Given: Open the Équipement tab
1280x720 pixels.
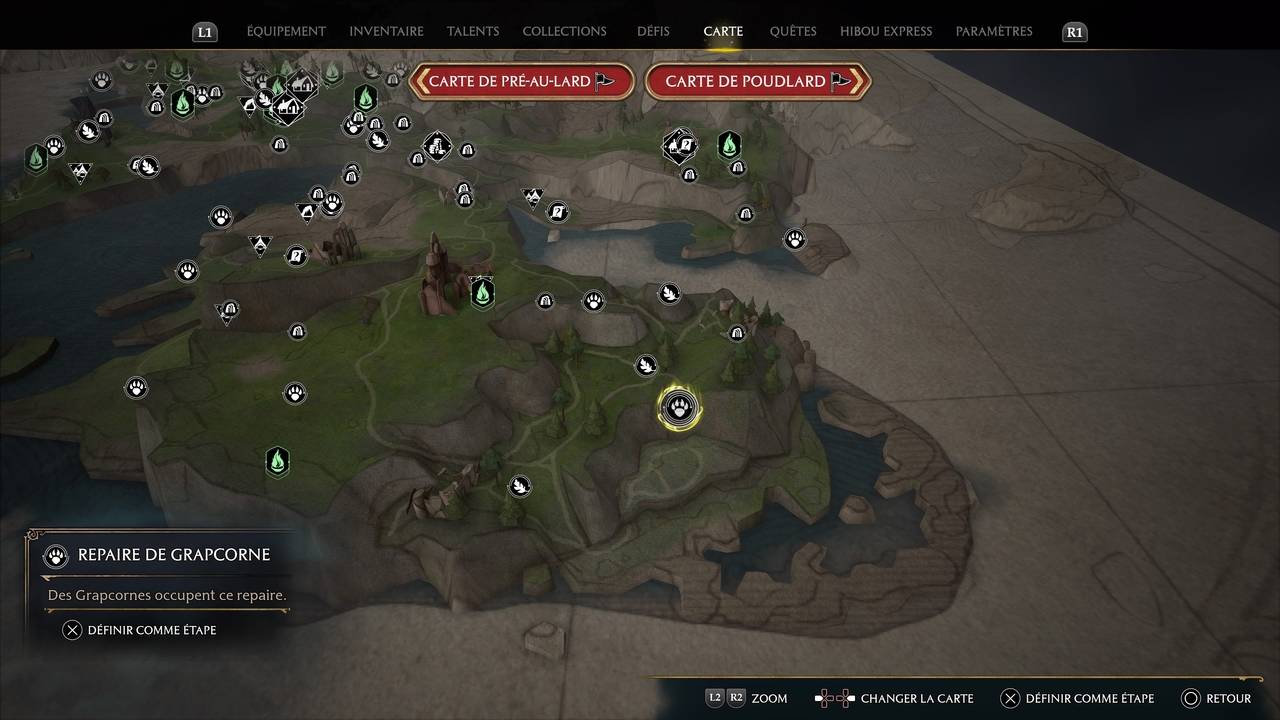Looking at the screenshot, I should point(286,31).
